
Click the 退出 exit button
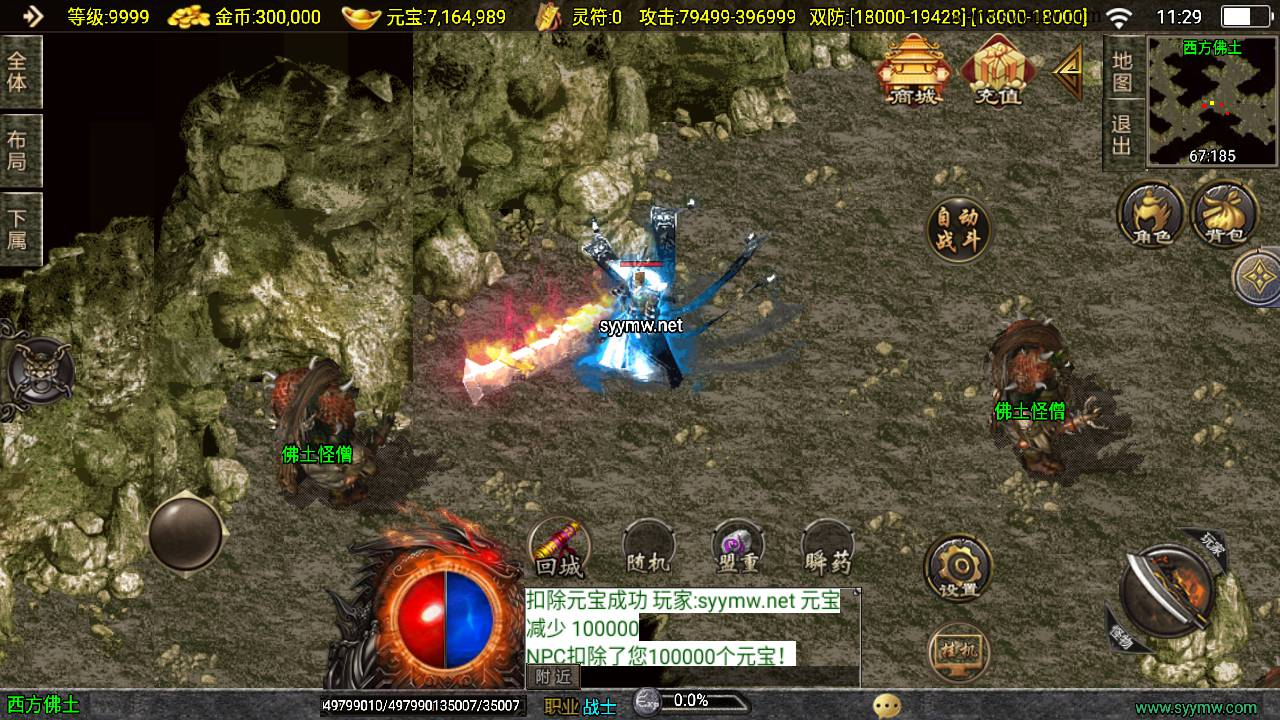click(1122, 135)
